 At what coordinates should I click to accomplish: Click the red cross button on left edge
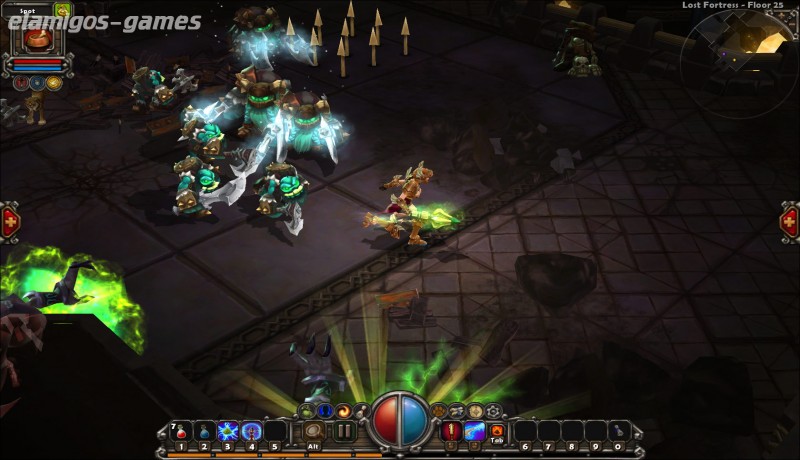click(9, 221)
